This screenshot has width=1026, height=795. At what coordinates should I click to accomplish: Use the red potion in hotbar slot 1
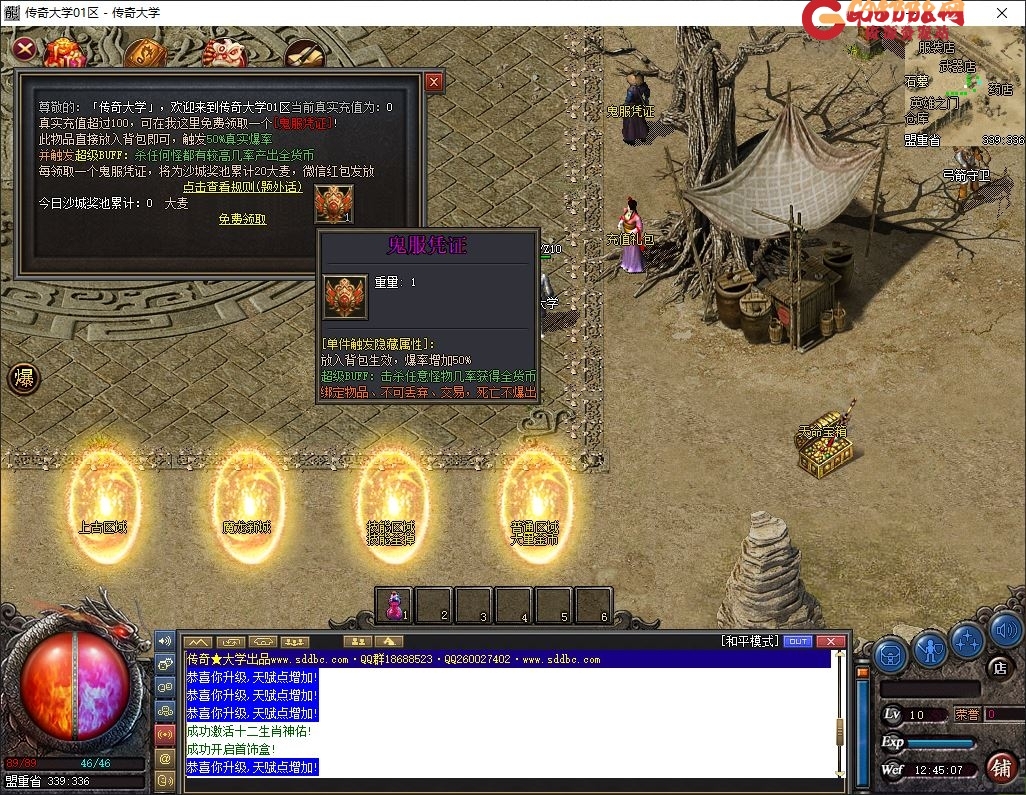(394, 604)
